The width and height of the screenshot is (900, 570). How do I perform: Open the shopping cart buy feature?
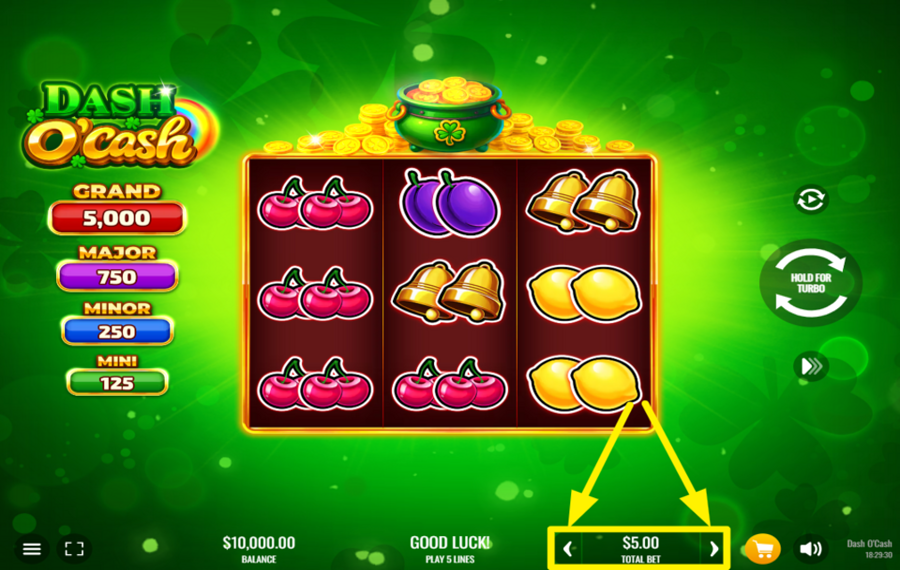pyautogui.click(x=763, y=549)
